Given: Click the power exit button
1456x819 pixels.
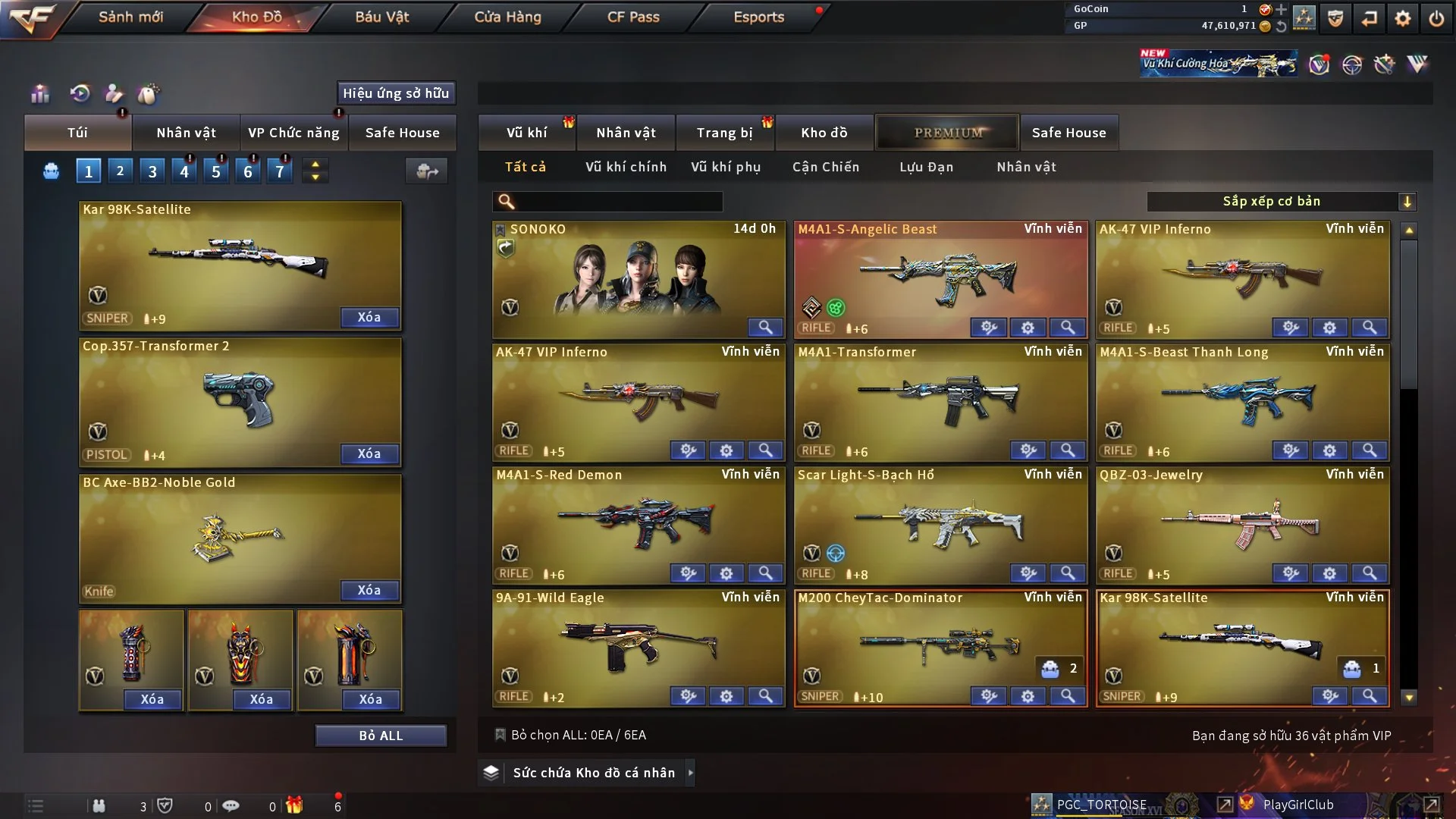Looking at the screenshot, I should pos(1436,18).
